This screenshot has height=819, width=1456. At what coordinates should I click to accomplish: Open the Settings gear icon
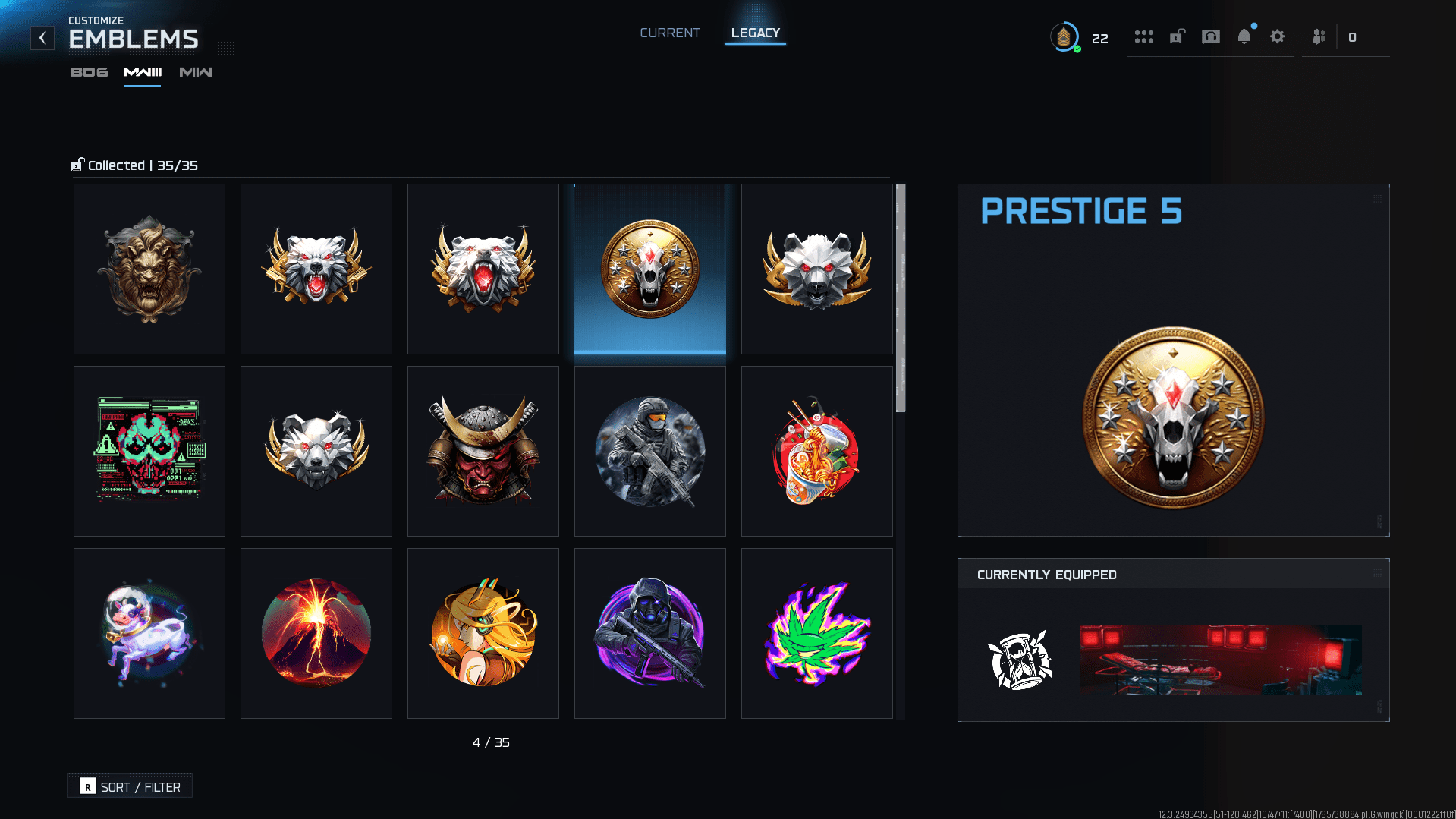coord(1278,36)
